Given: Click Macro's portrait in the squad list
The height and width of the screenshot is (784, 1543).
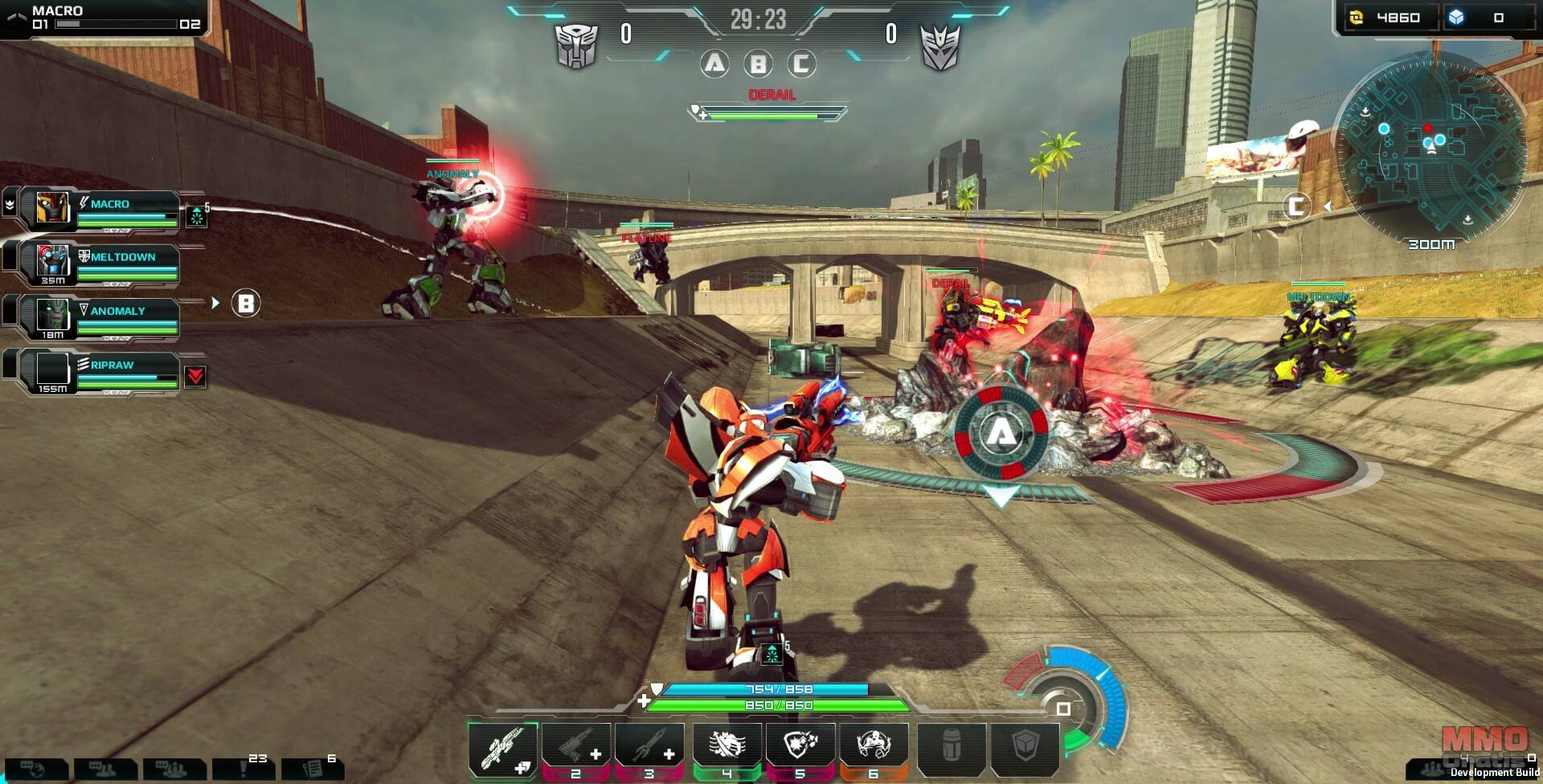Looking at the screenshot, I should pyautogui.click(x=54, y=208).
